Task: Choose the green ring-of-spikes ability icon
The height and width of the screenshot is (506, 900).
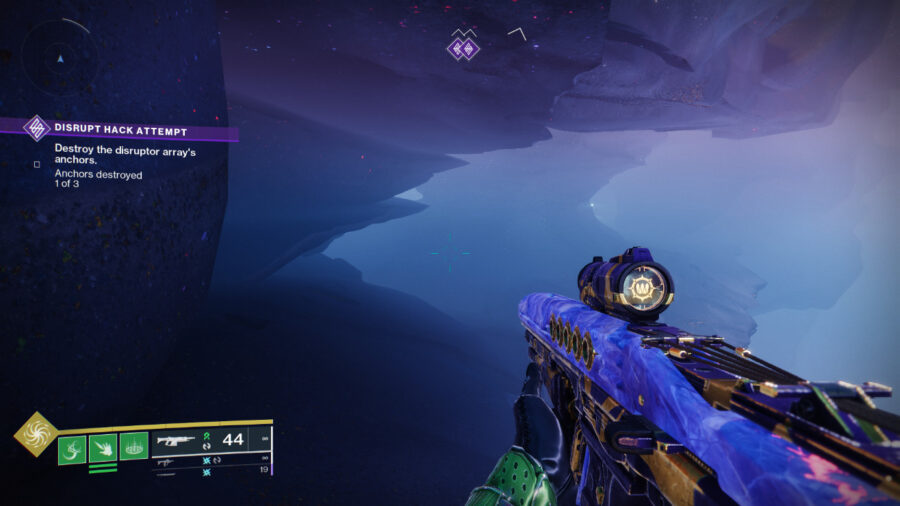Action: tap(134, 446)
